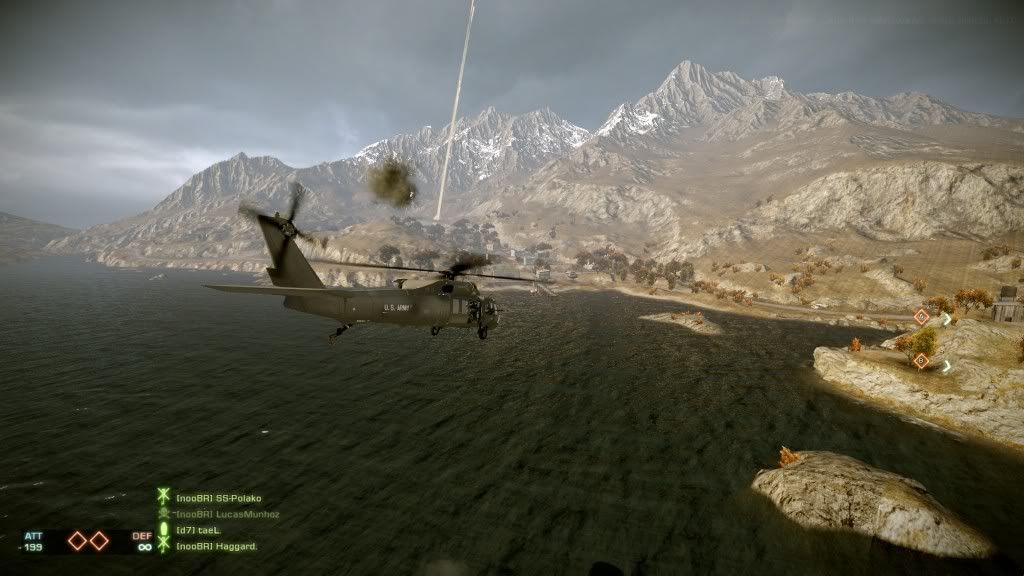
Task: Choose player taeL. in the squad list
Action: point(198,530)
